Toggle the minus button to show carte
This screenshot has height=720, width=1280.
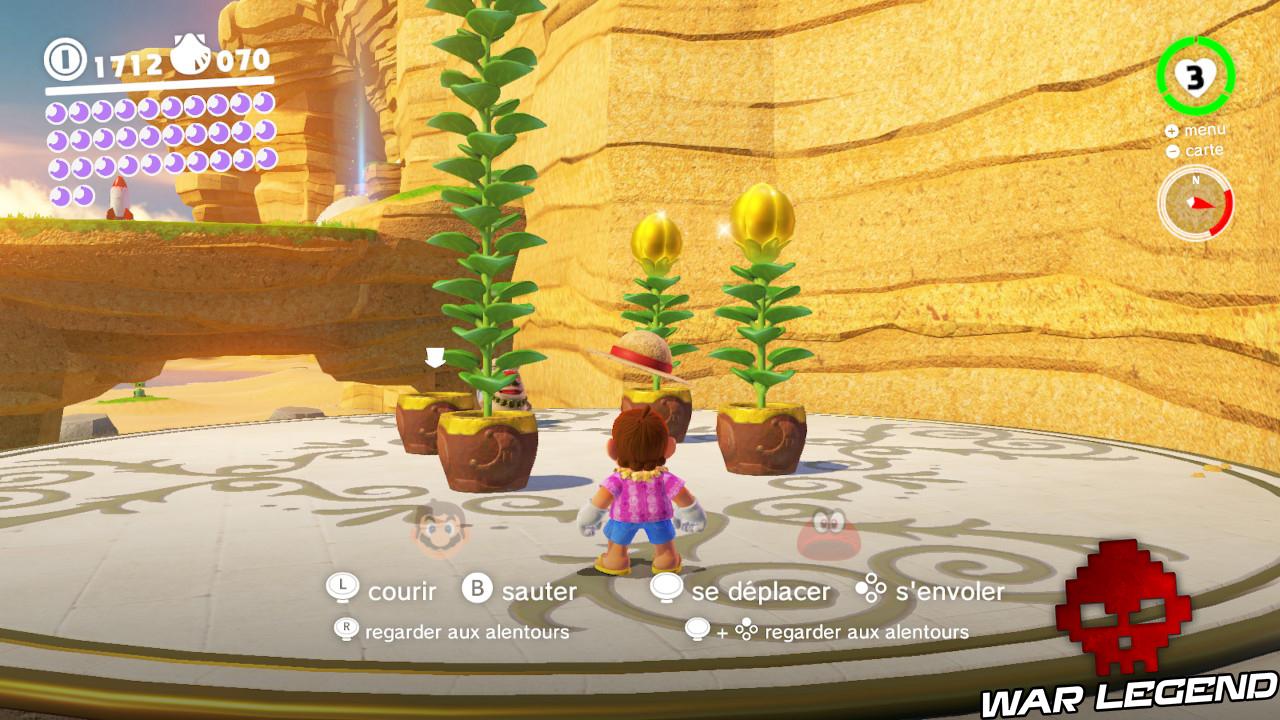pos(1172,151)
